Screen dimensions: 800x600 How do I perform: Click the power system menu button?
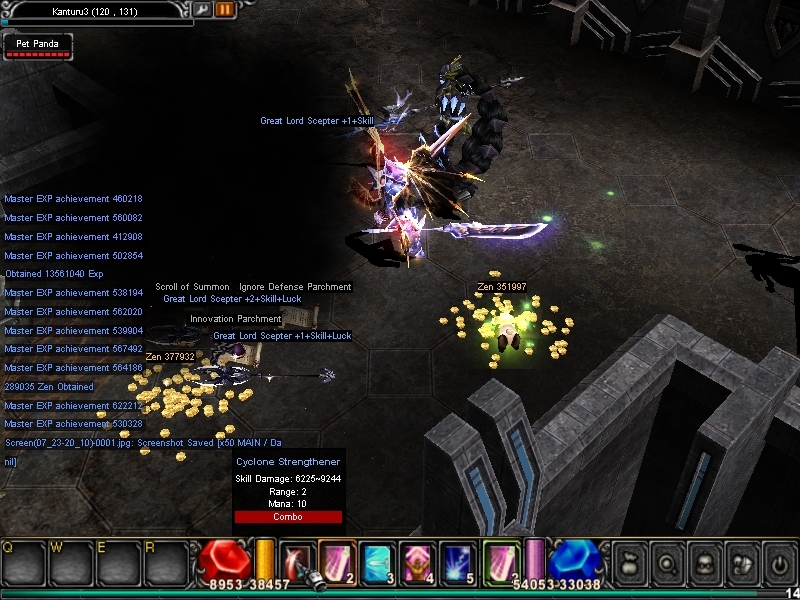[x=777, y=561]
